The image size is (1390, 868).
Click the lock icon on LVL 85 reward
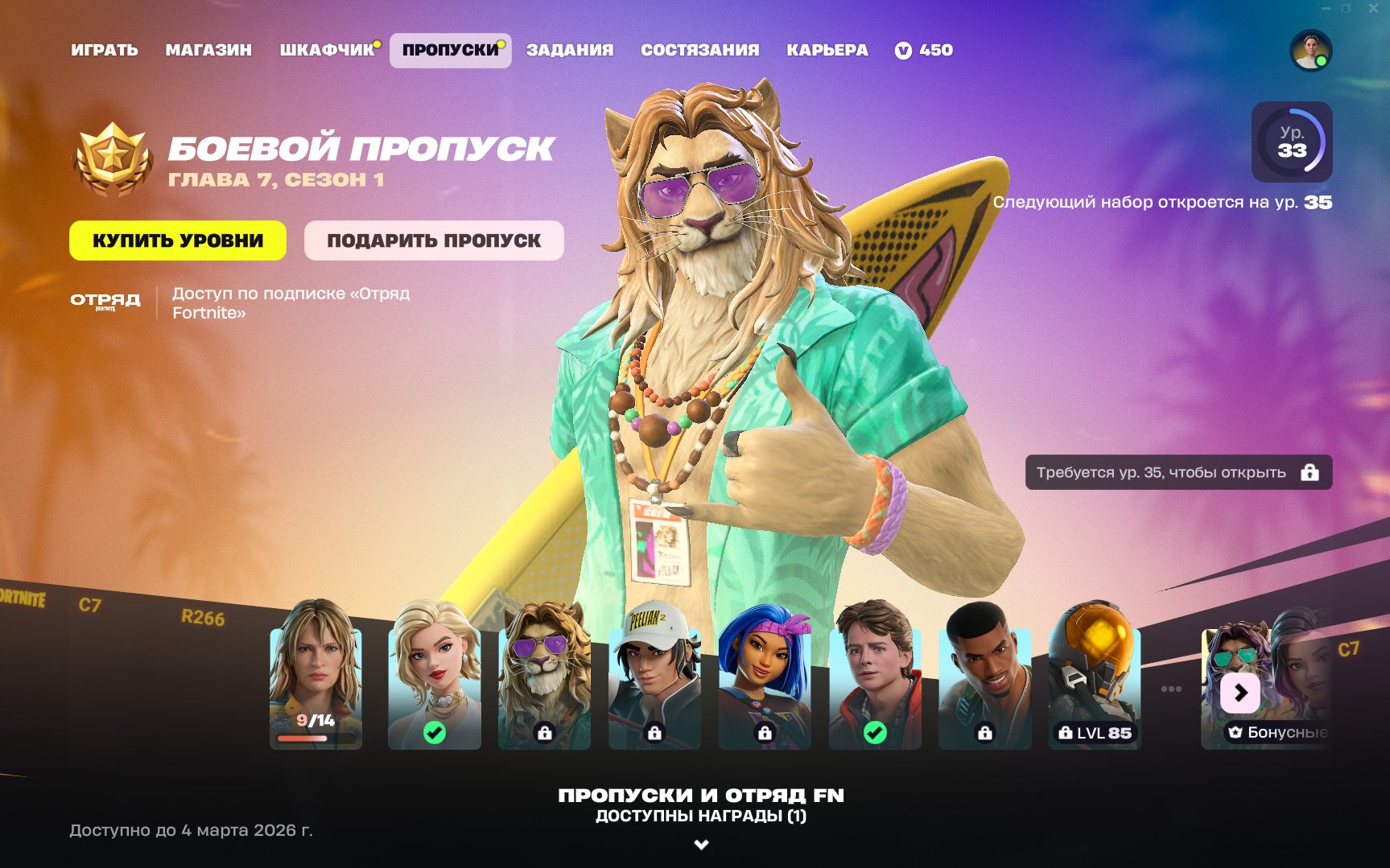pos(1066,734)
